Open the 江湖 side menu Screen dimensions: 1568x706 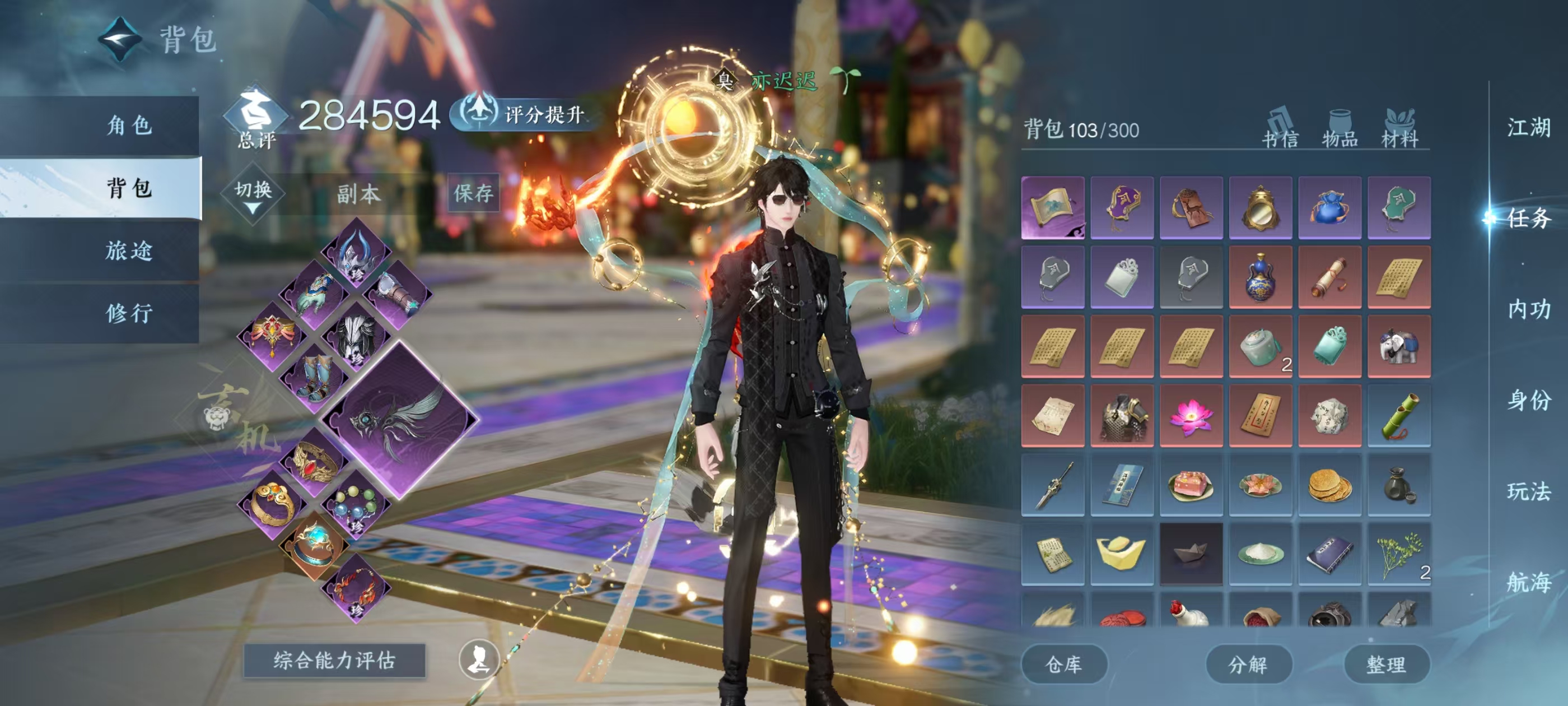tap(1528, 128)
